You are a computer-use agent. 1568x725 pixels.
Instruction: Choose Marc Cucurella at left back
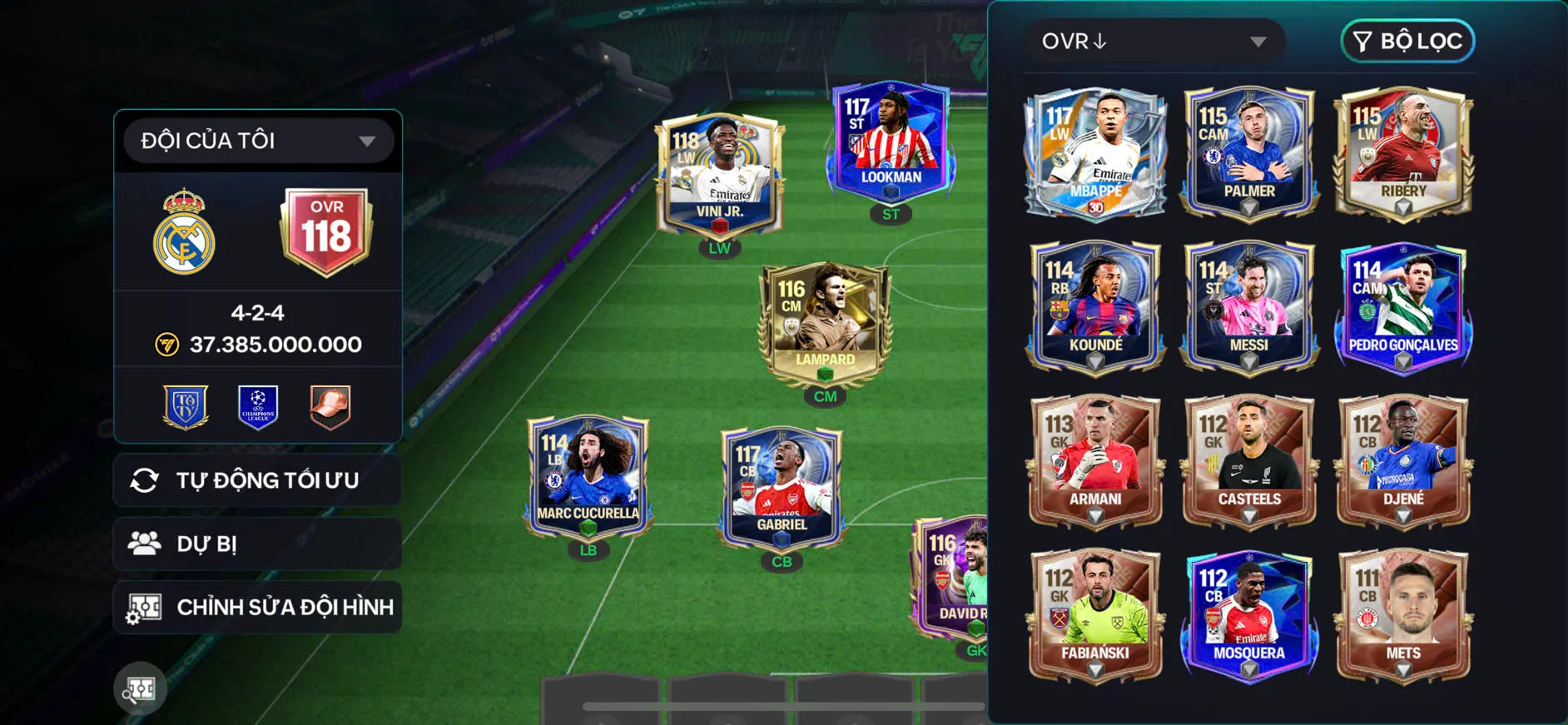tap(588, 477)
